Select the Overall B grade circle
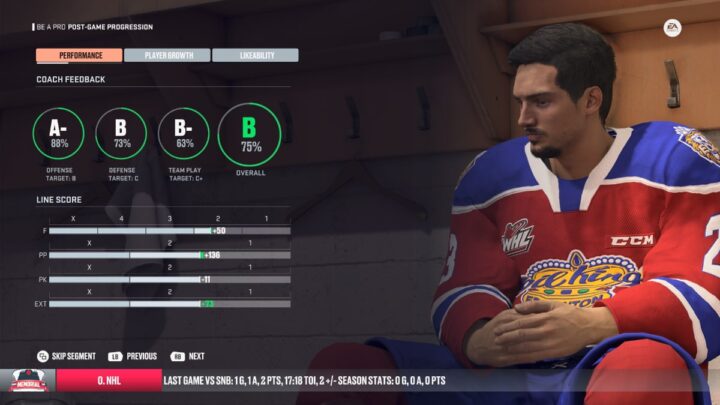Viewport: 720px width, 405px height. 250,134
